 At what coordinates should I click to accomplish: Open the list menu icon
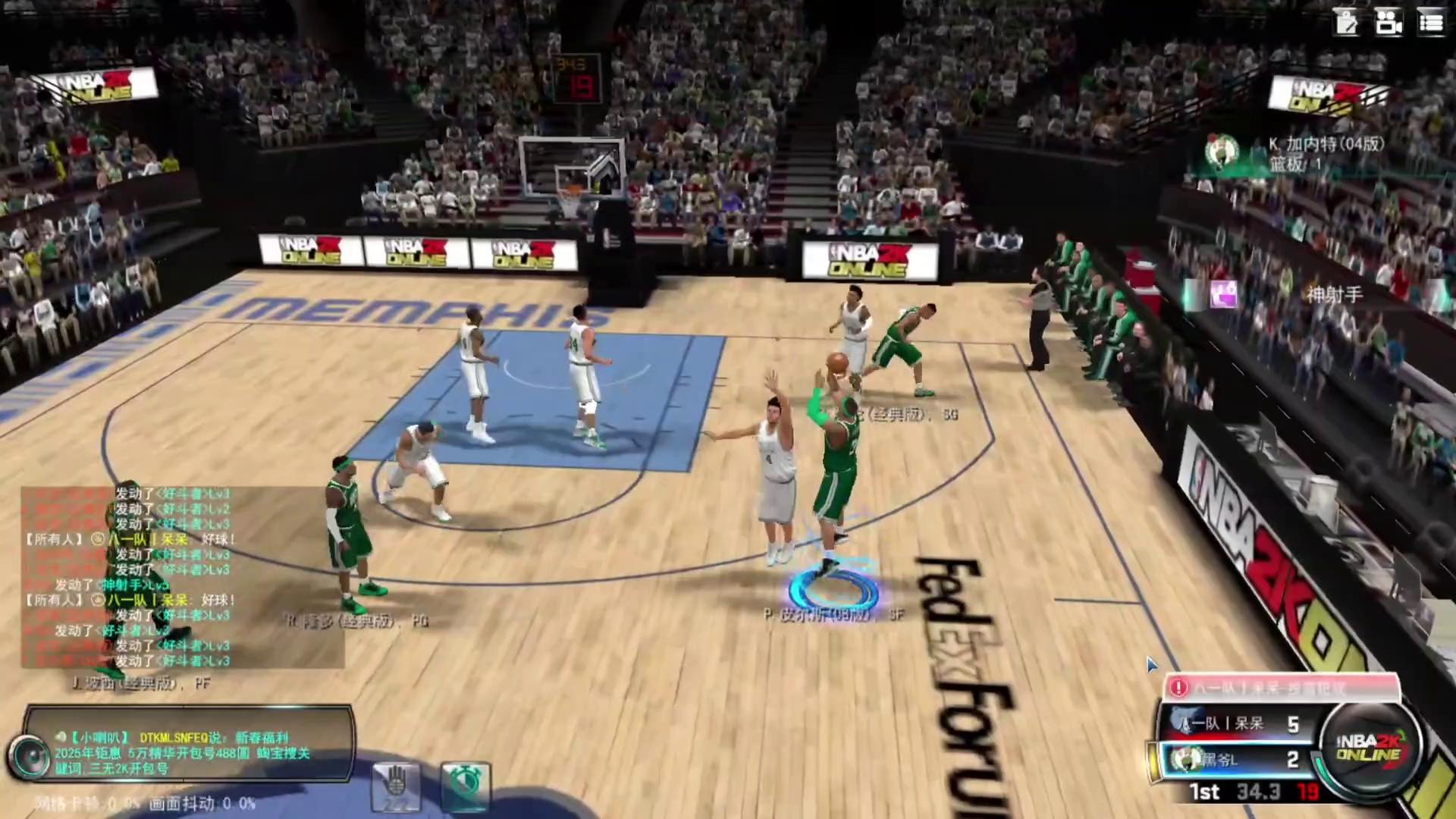1431,23
